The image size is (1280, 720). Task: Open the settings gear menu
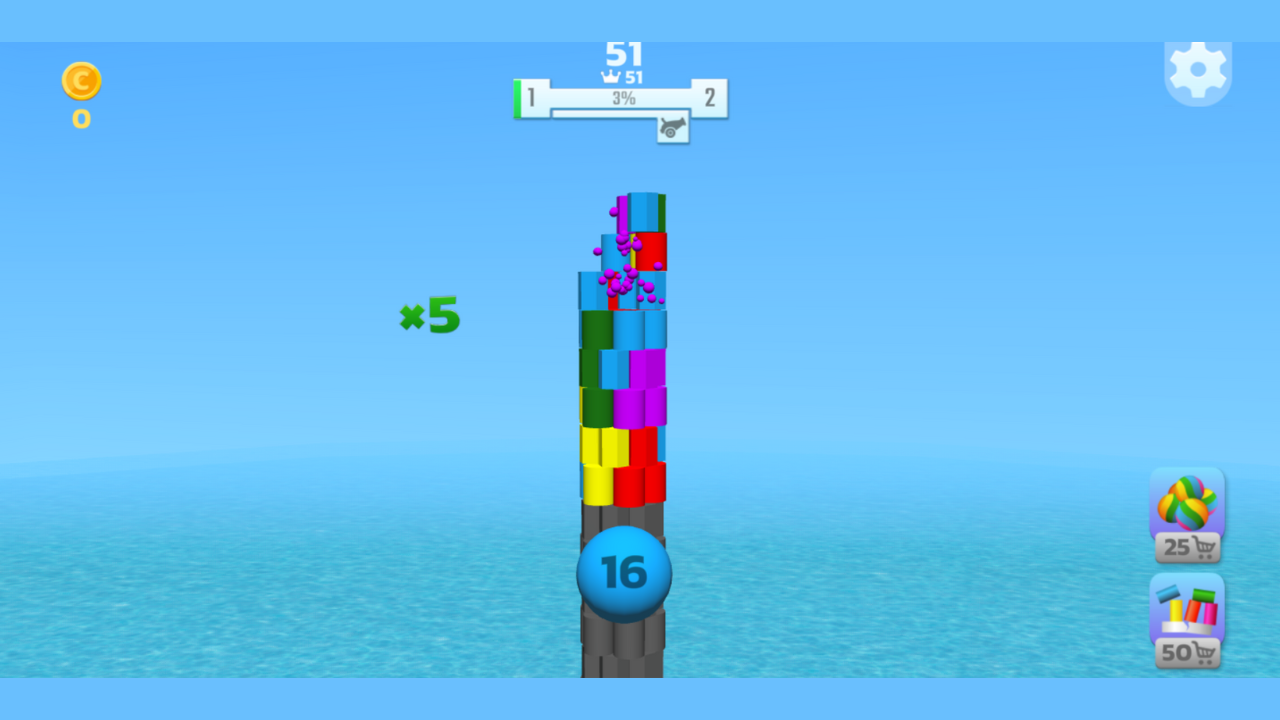pyautogui.click(x=1198, y=71)
